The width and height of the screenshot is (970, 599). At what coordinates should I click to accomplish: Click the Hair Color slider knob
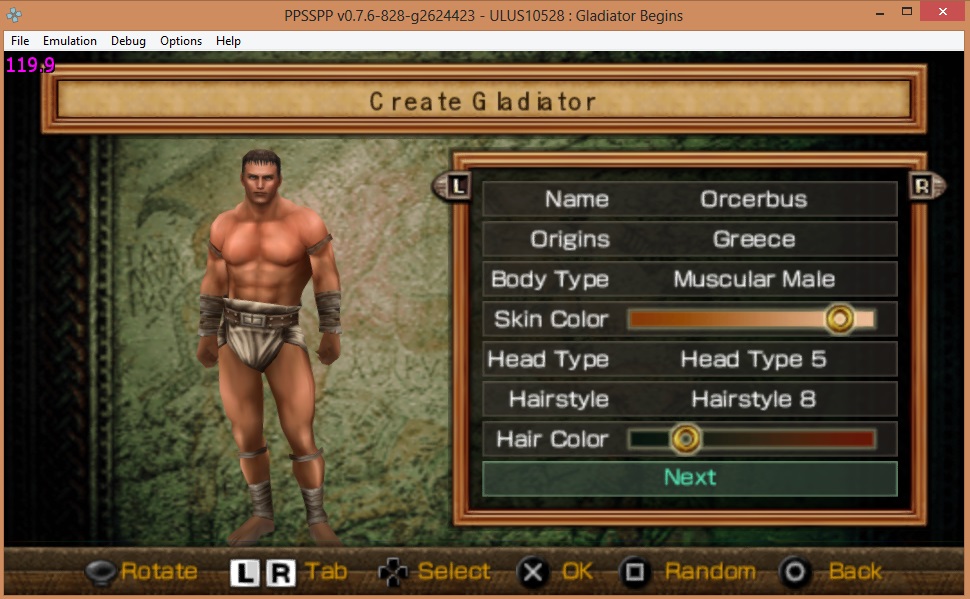(685, 439)
